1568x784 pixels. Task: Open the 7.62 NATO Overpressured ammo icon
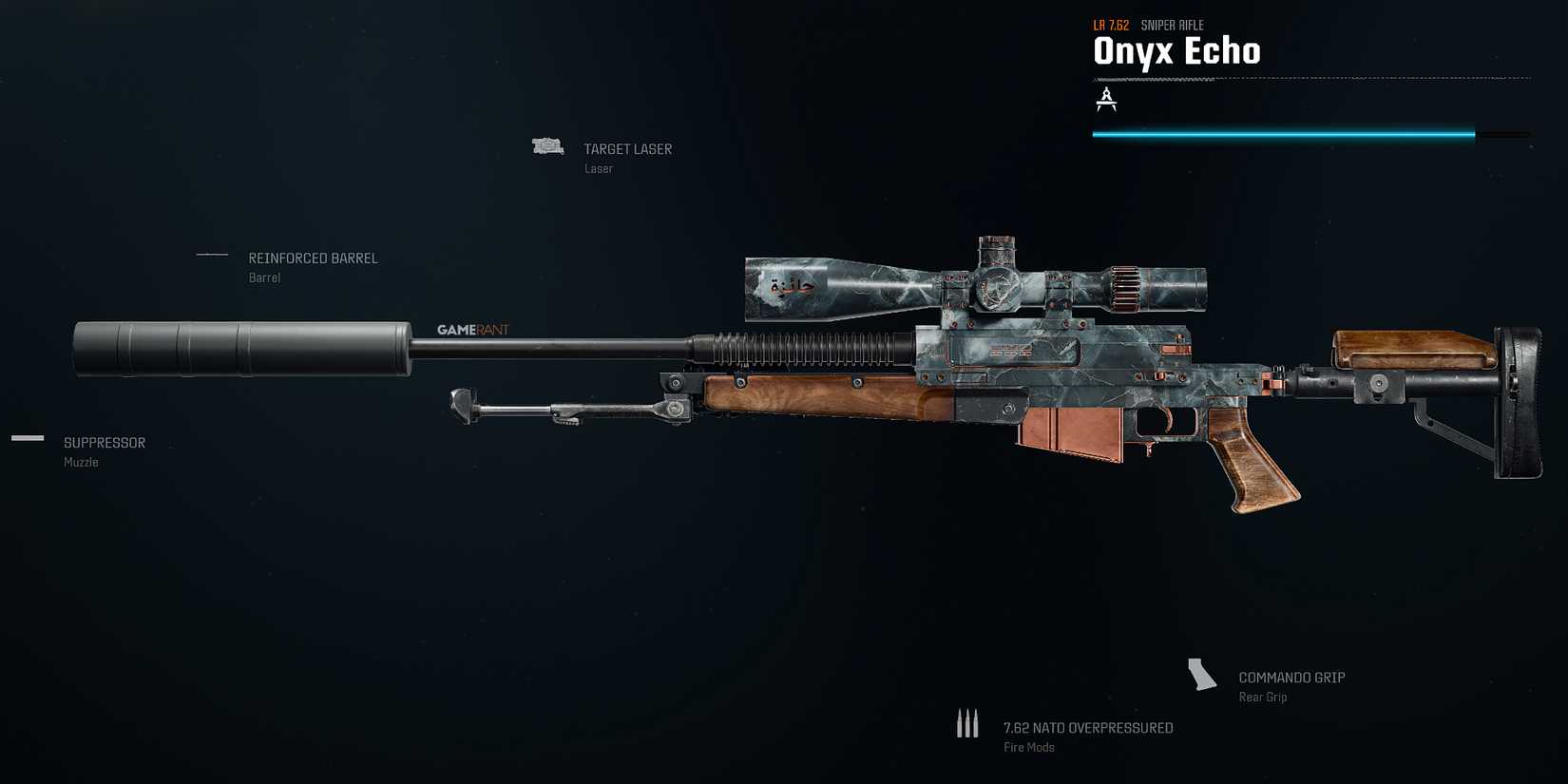tap(967, 723)
